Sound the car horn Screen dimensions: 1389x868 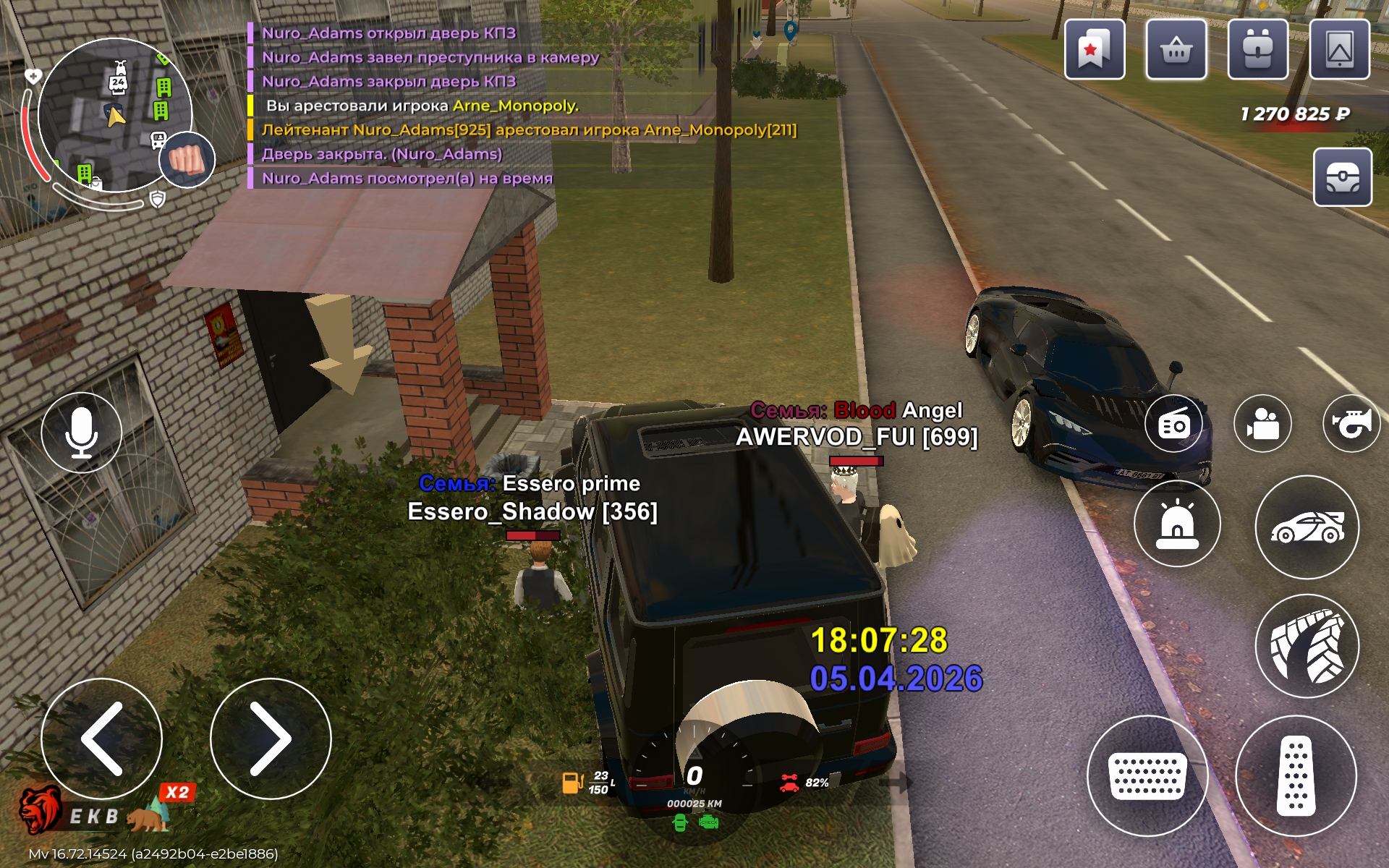[x=1351, y=424]
